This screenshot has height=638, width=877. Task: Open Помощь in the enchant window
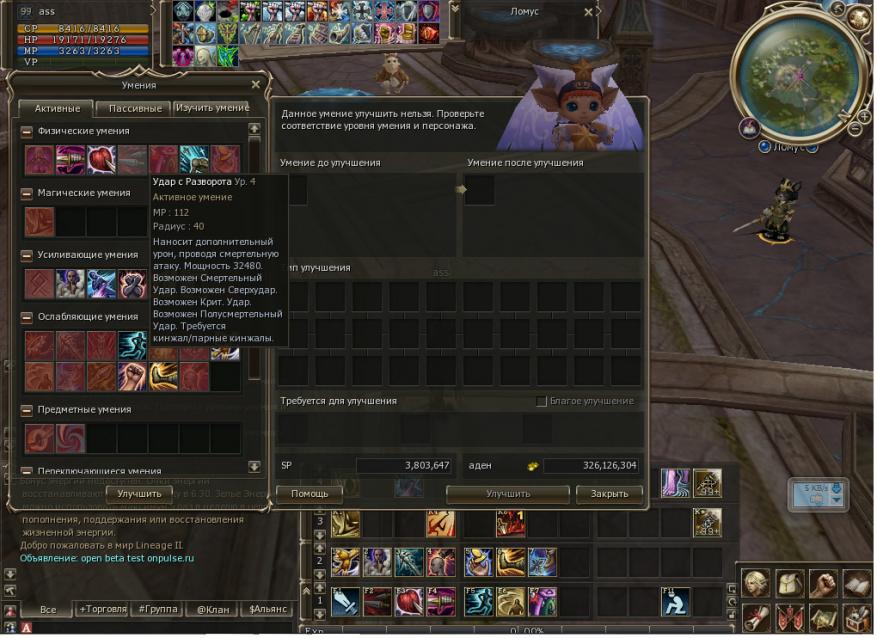coord(309,494)
